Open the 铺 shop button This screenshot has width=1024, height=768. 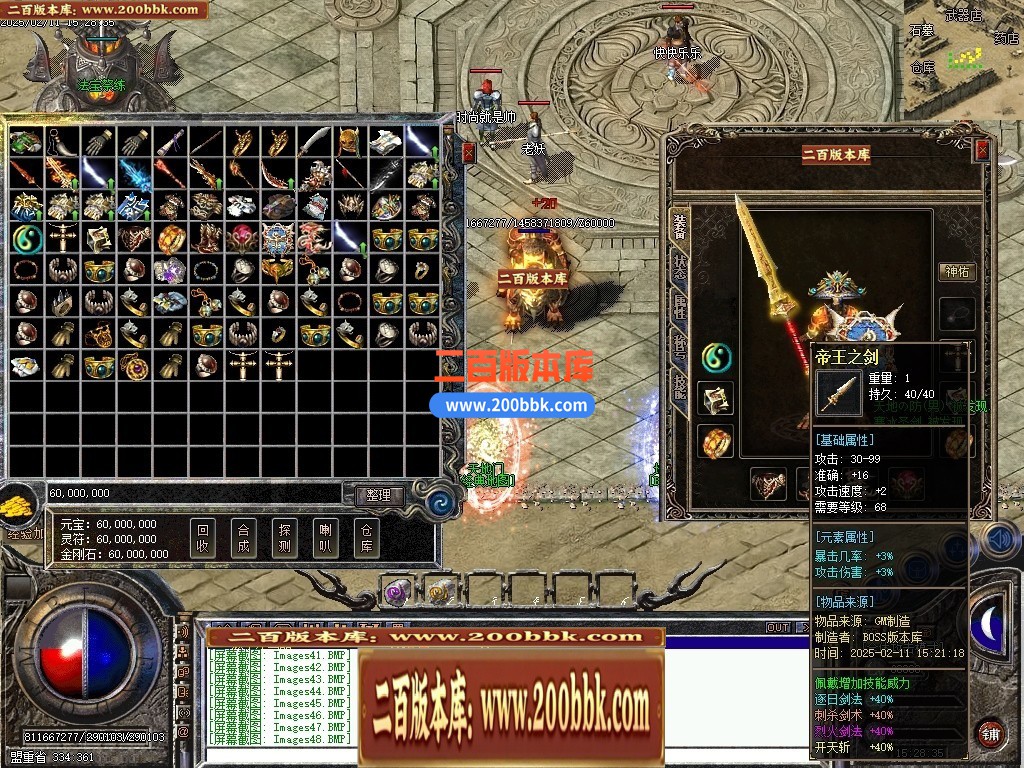click(x=990, y=732)
